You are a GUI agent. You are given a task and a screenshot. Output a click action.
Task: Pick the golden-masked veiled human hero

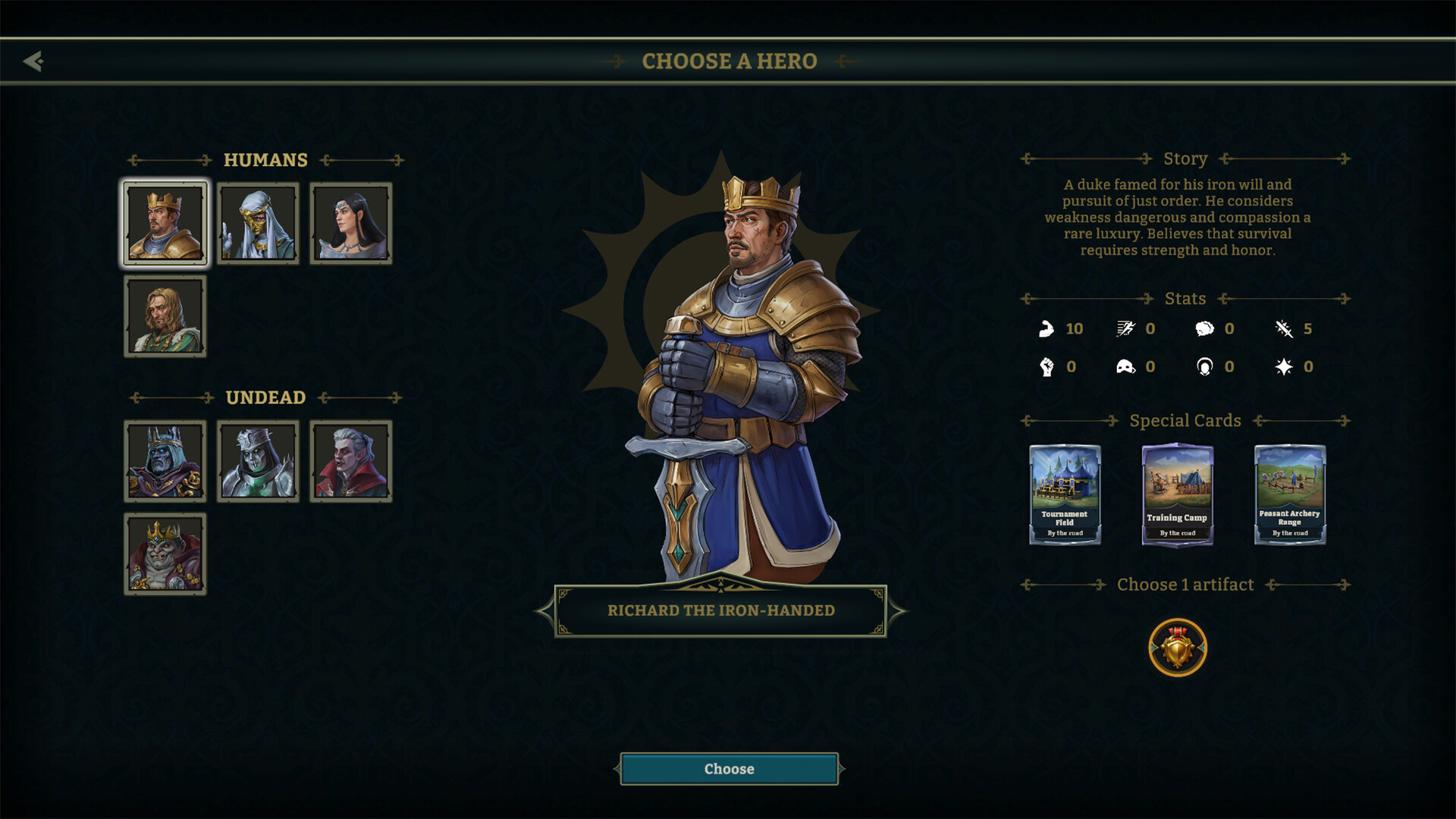click(258, 224)
